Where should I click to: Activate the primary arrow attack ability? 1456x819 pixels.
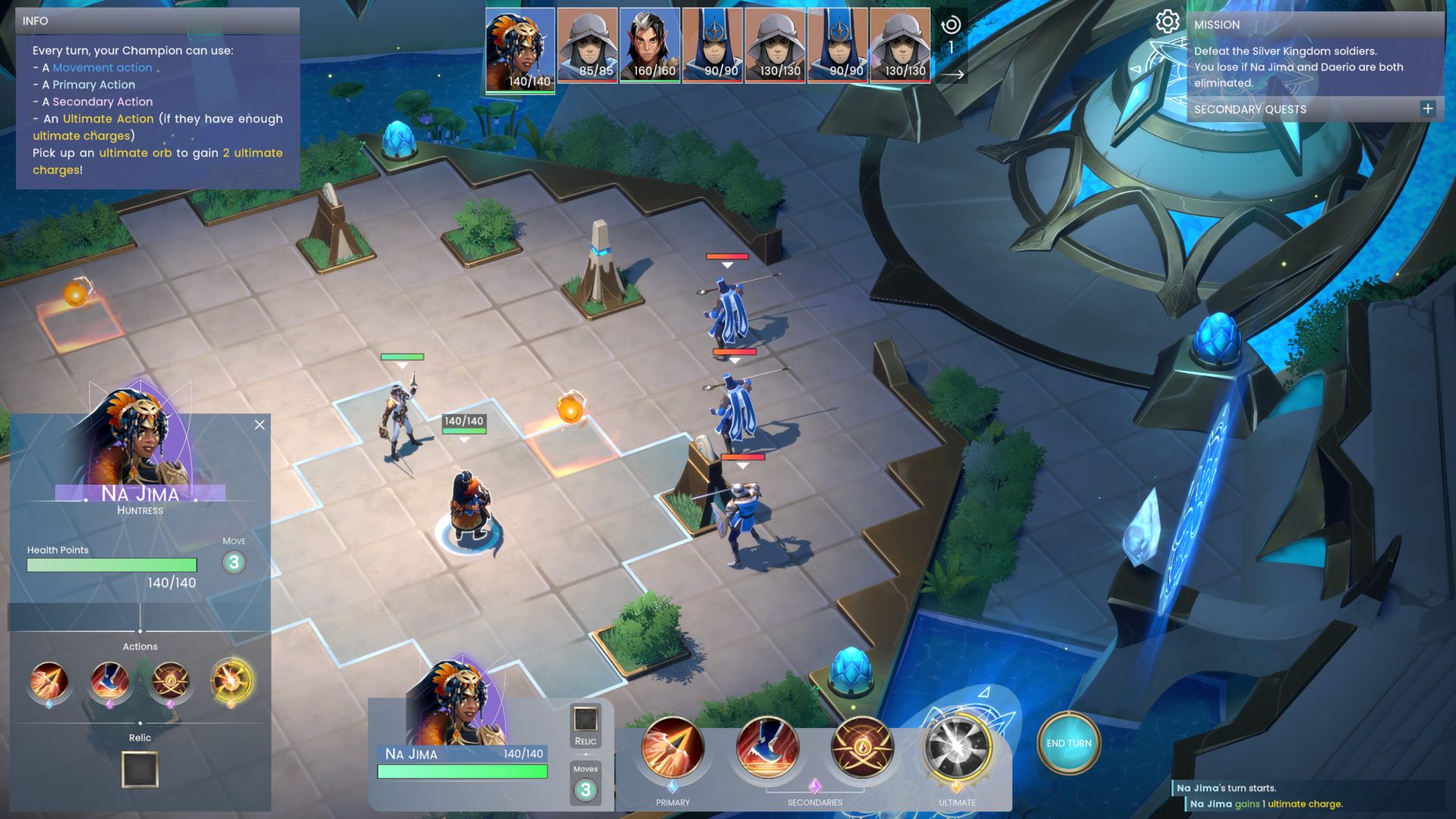[x=672, y=747]
